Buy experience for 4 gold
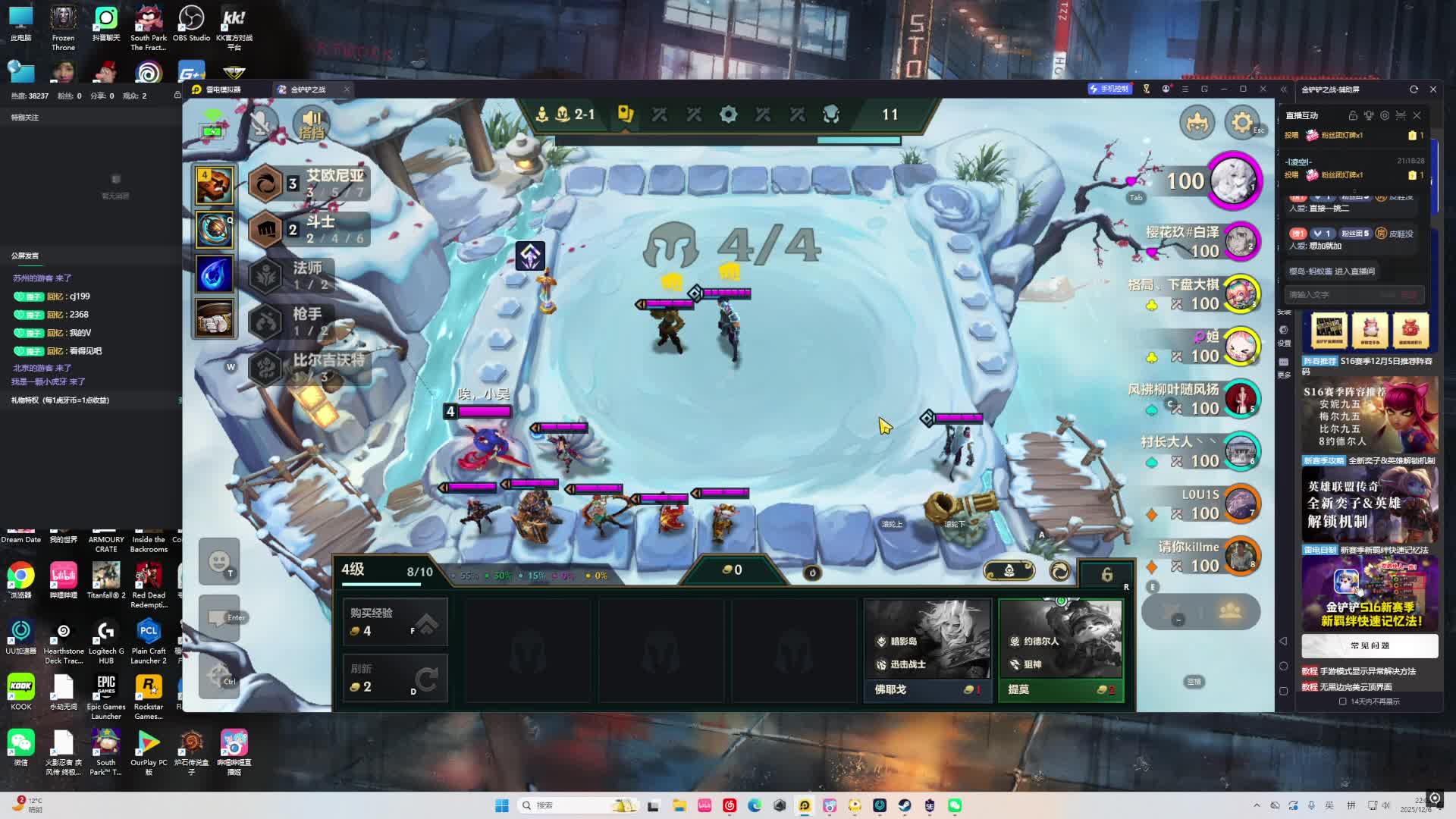 395,622
